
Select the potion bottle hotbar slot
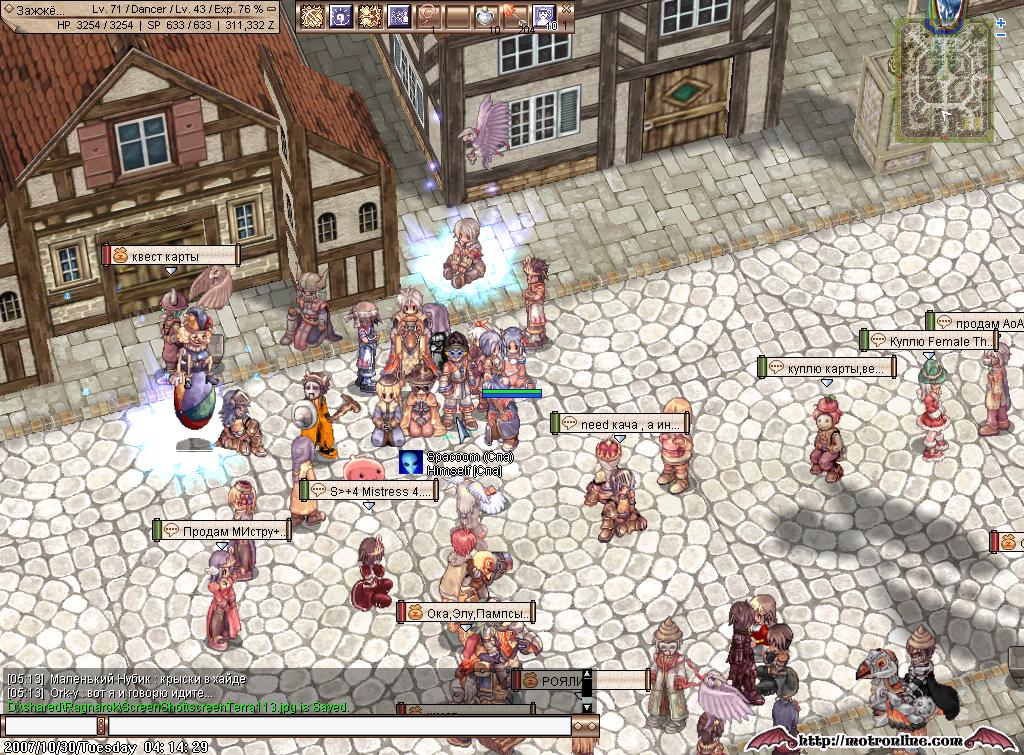click(x=486, y=16)
